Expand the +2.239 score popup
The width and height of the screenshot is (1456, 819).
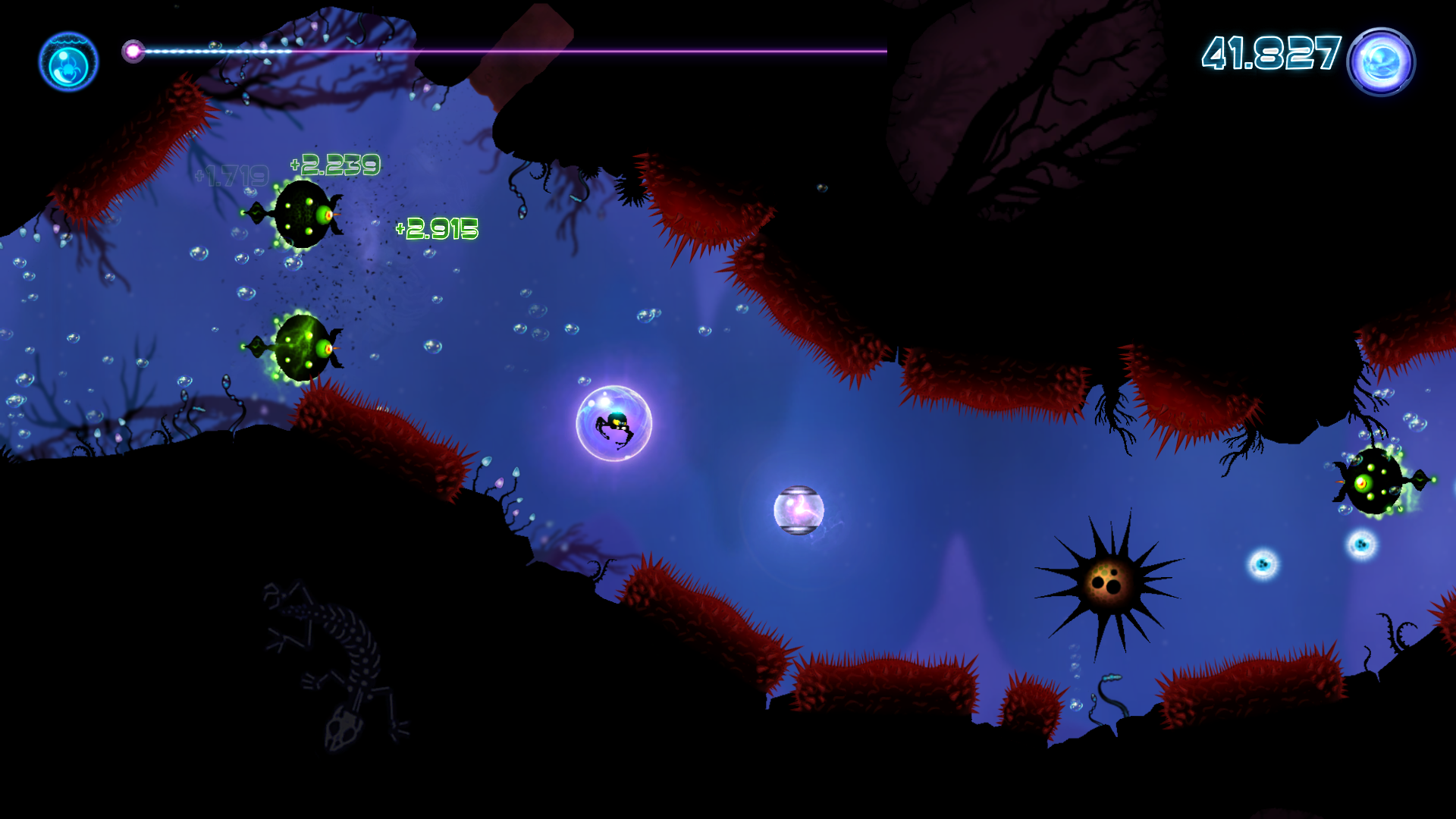coord(335,163)
